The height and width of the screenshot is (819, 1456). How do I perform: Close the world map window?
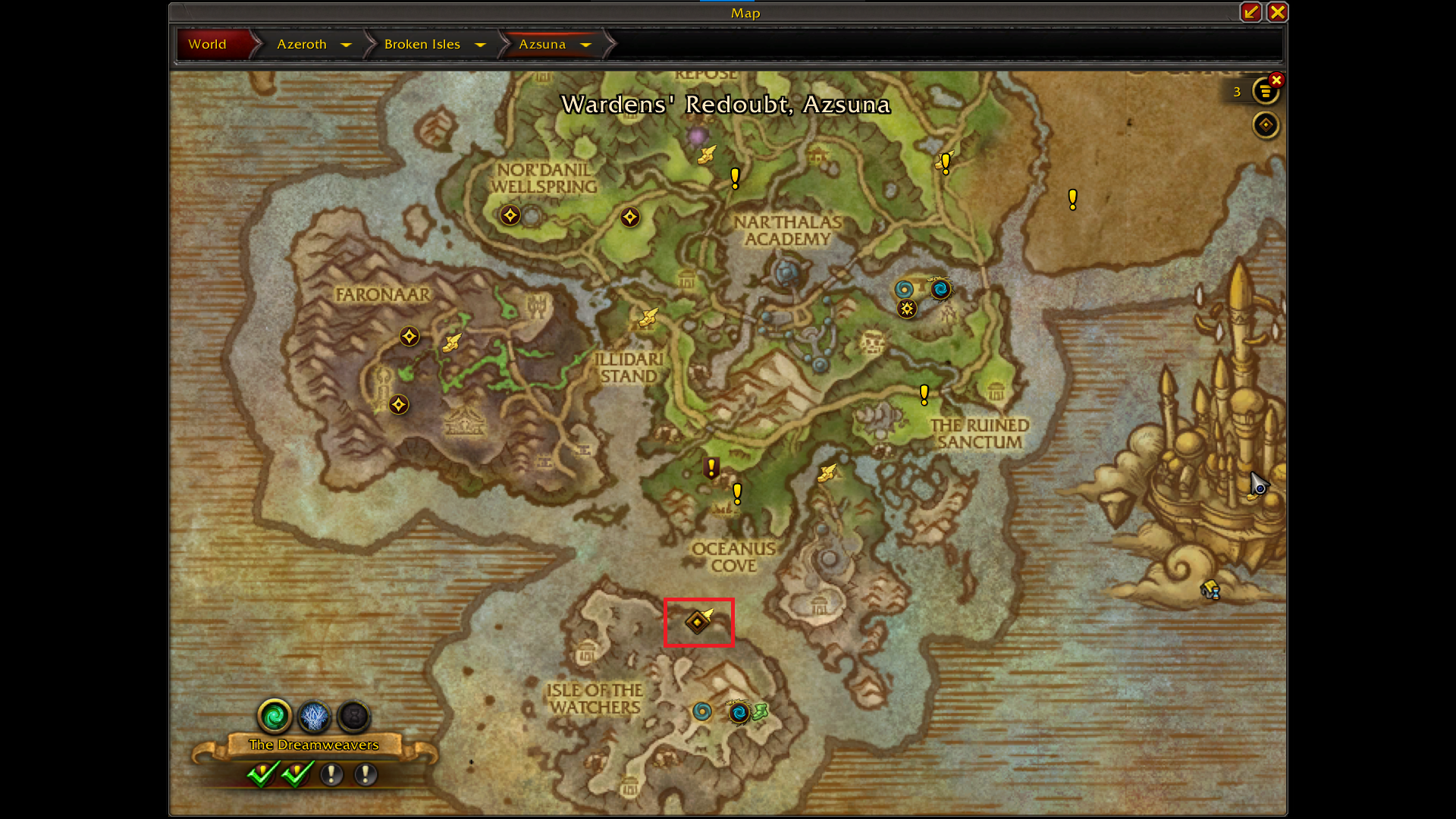pyautogui.click(x=1277, y=12)
